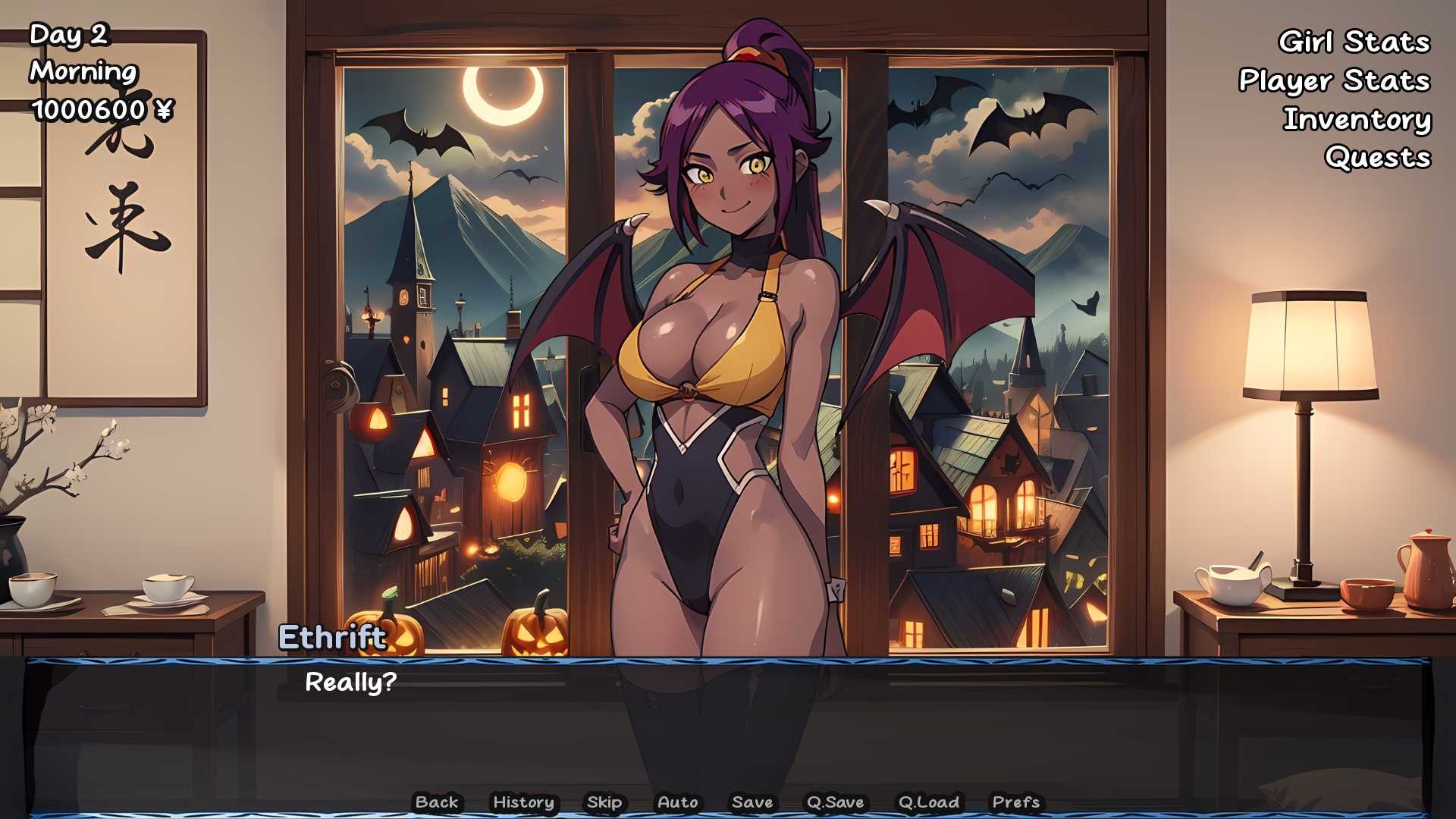Quick load using Q.Load
The image size is (1456, 819).
[x=929, y=802]
